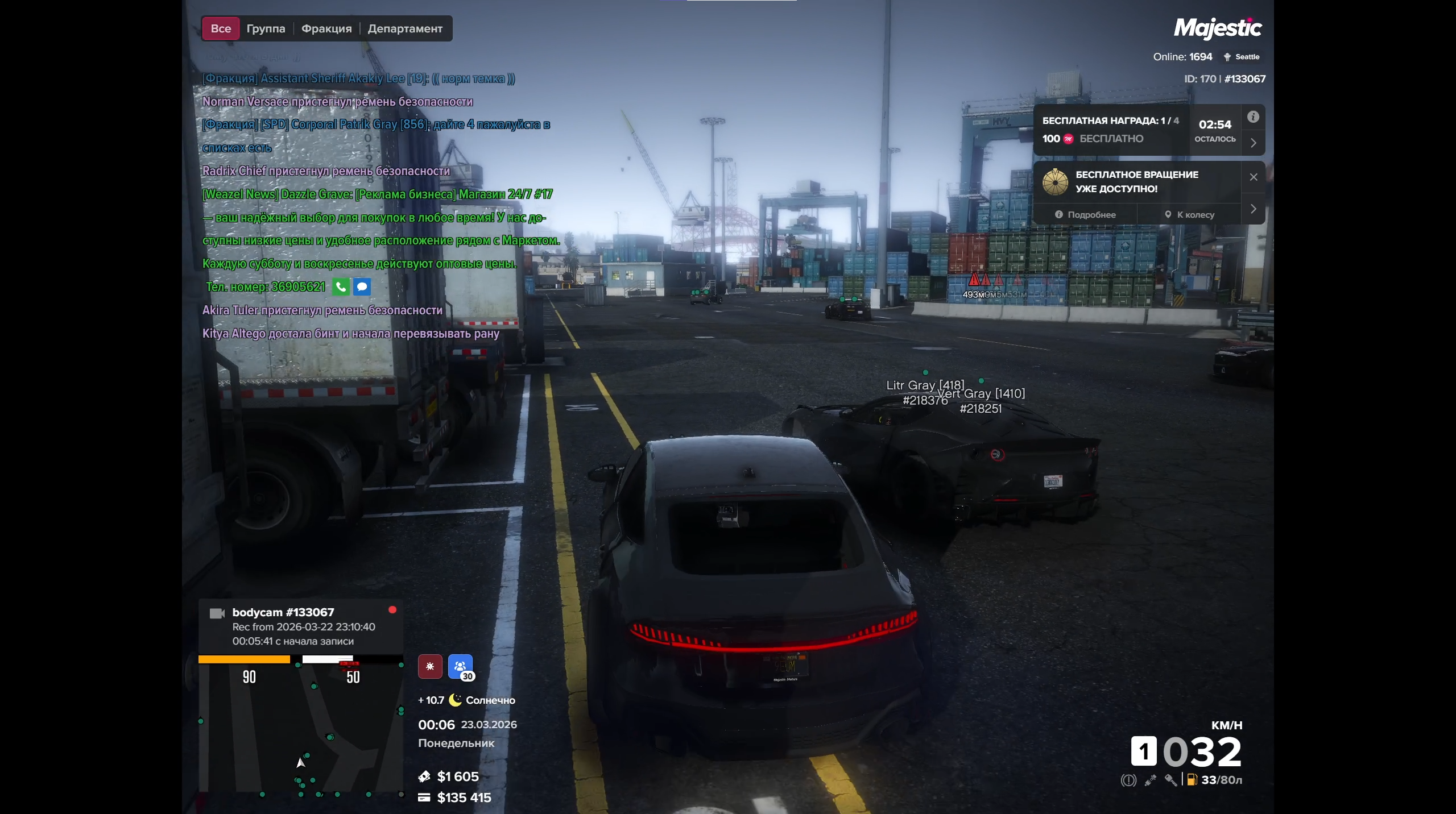
Task: Select the Фракция chat tab
Action: [326, 28]
